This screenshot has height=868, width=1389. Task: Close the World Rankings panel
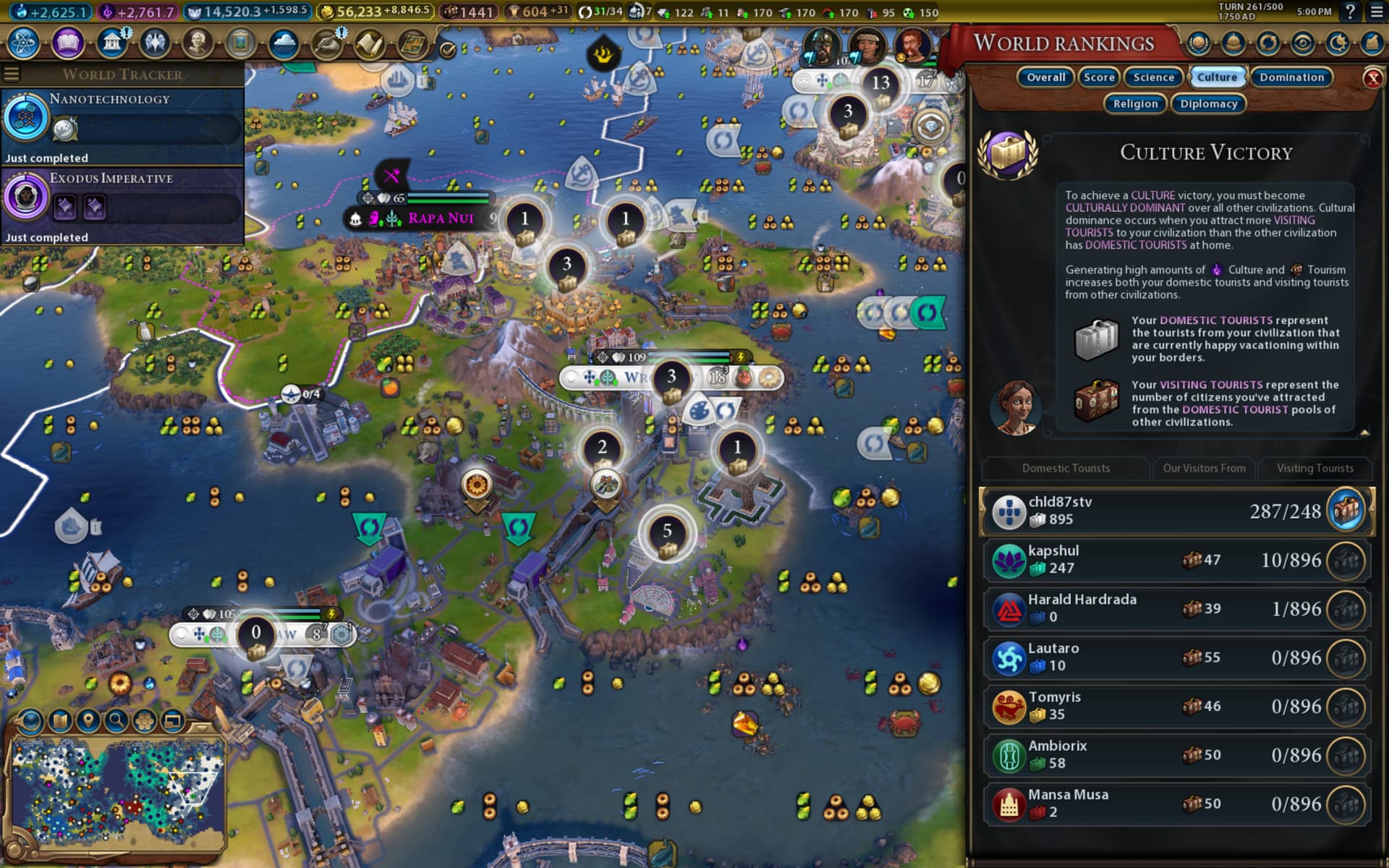click(x=1372, y=78)
